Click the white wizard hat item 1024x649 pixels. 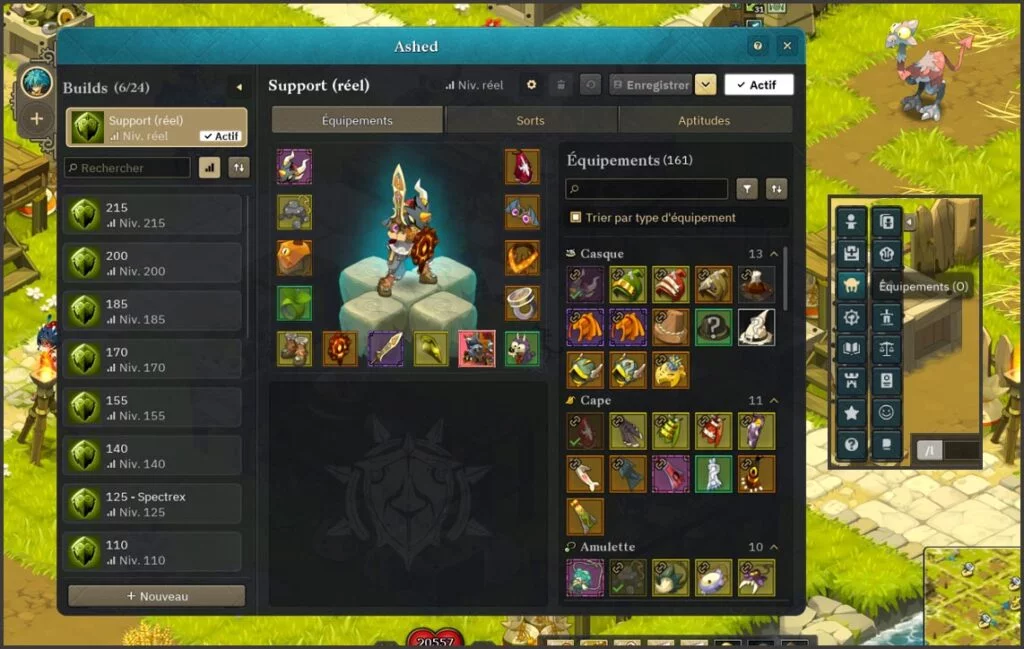point(756,328)
